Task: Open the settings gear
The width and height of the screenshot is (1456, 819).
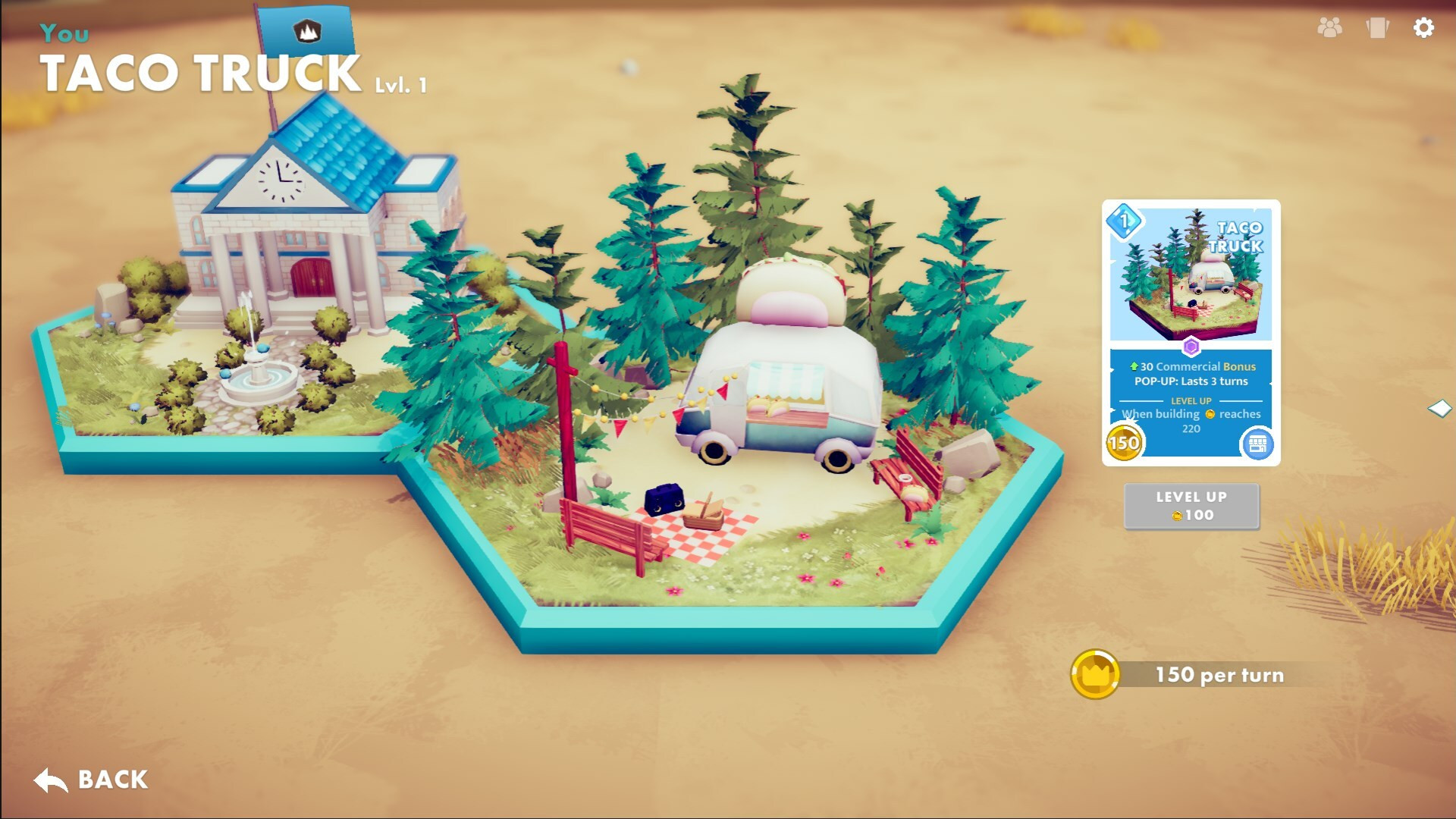Action: click(x=1425, y=28)
